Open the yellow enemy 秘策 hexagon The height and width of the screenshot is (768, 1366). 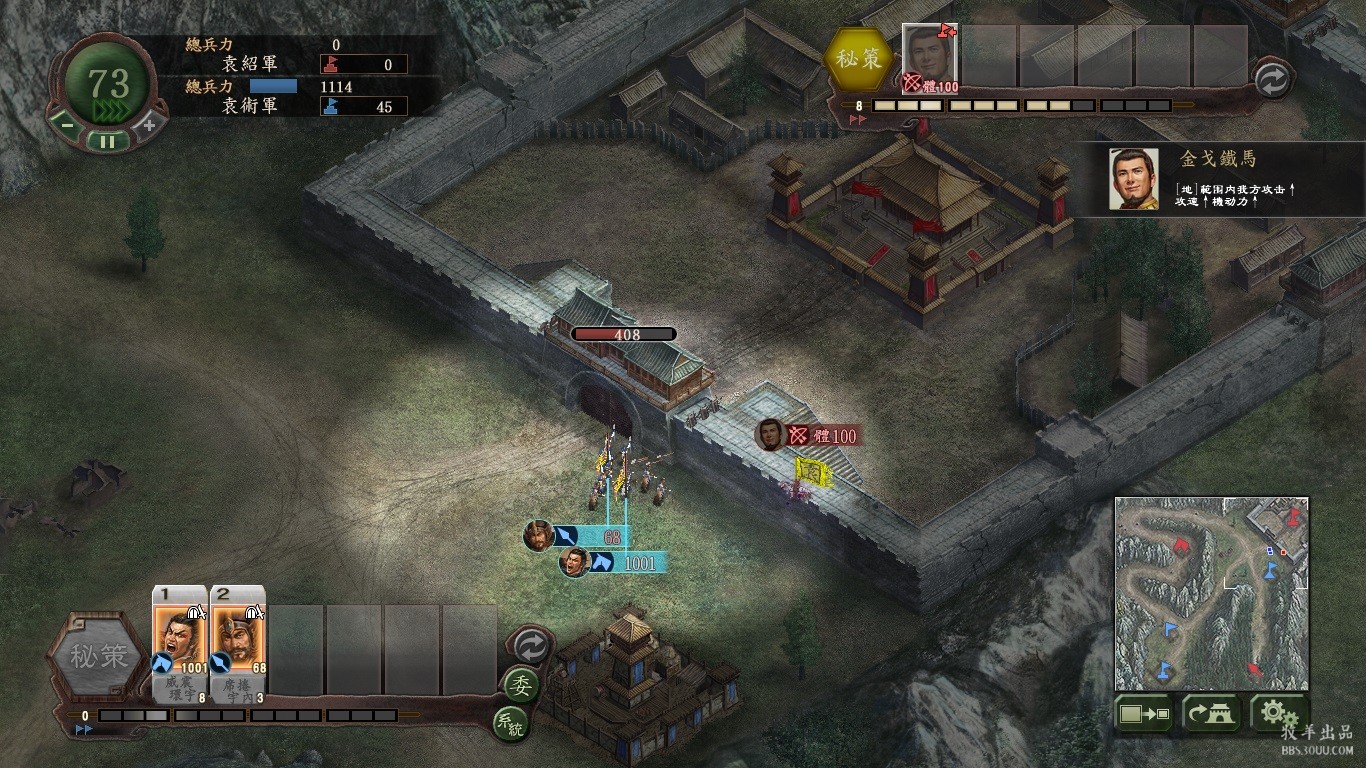click(x=859, y=59)
